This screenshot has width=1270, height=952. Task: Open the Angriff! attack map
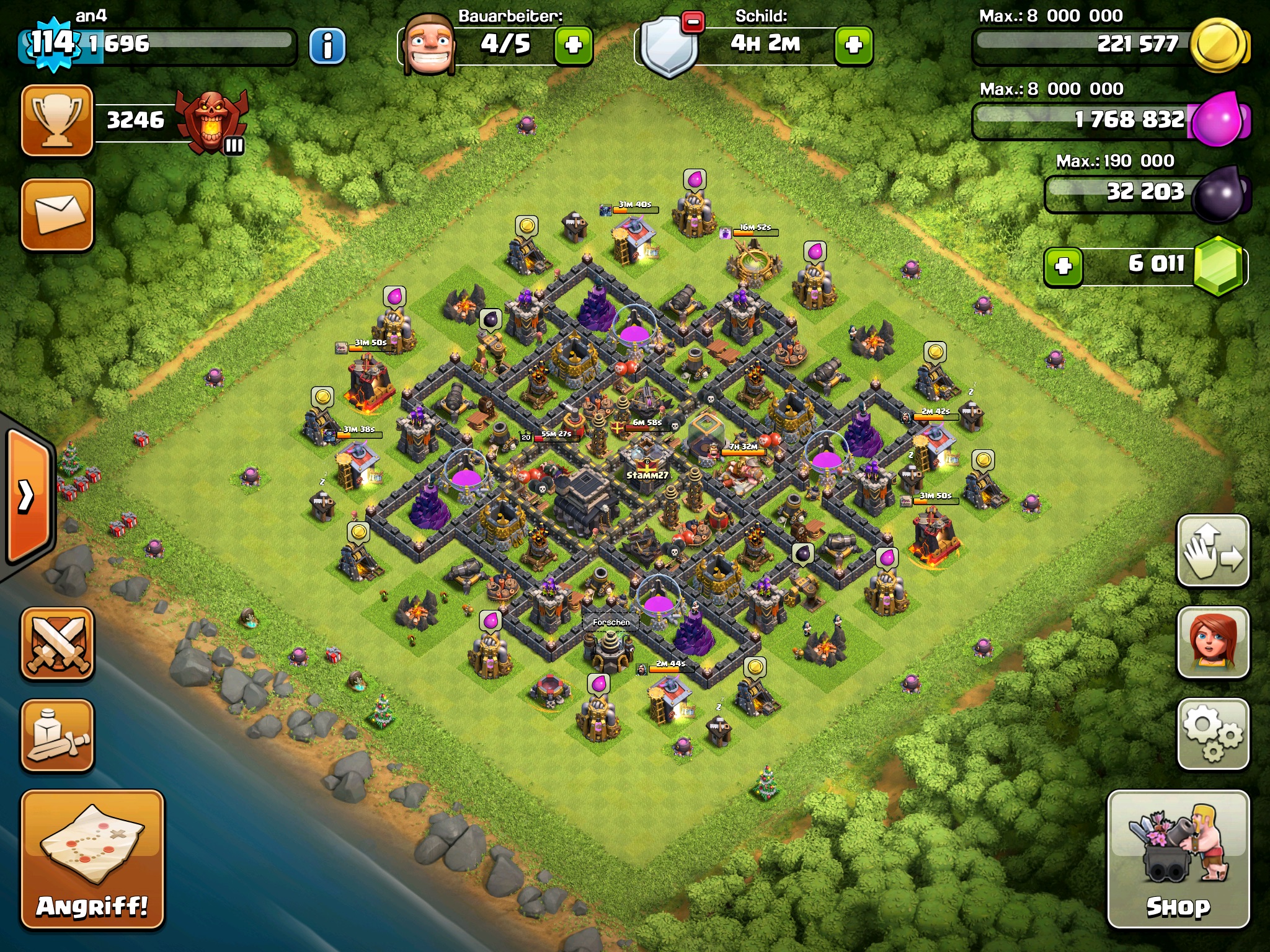coord(92,859)
